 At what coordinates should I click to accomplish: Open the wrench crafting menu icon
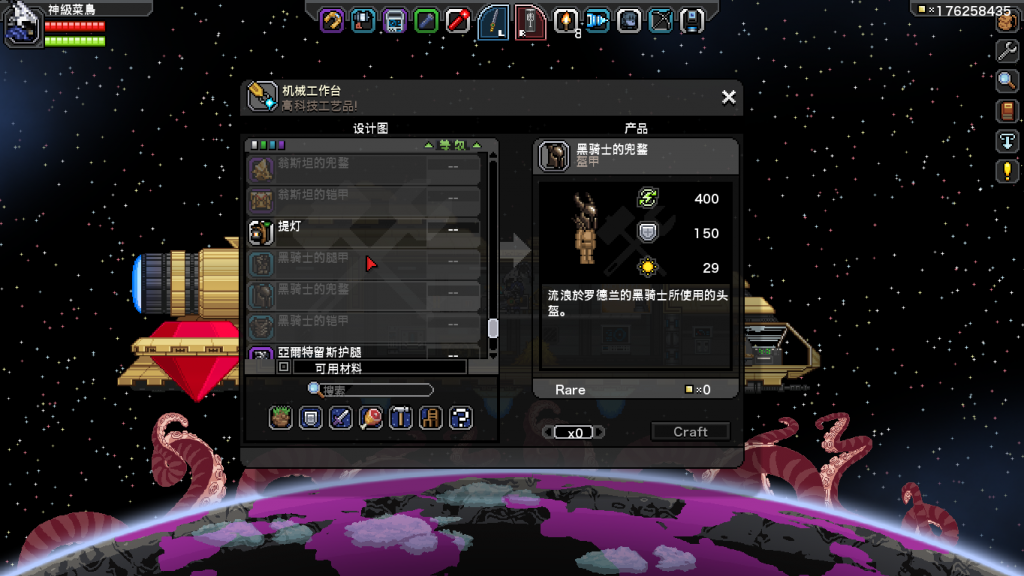(1007, 50)
